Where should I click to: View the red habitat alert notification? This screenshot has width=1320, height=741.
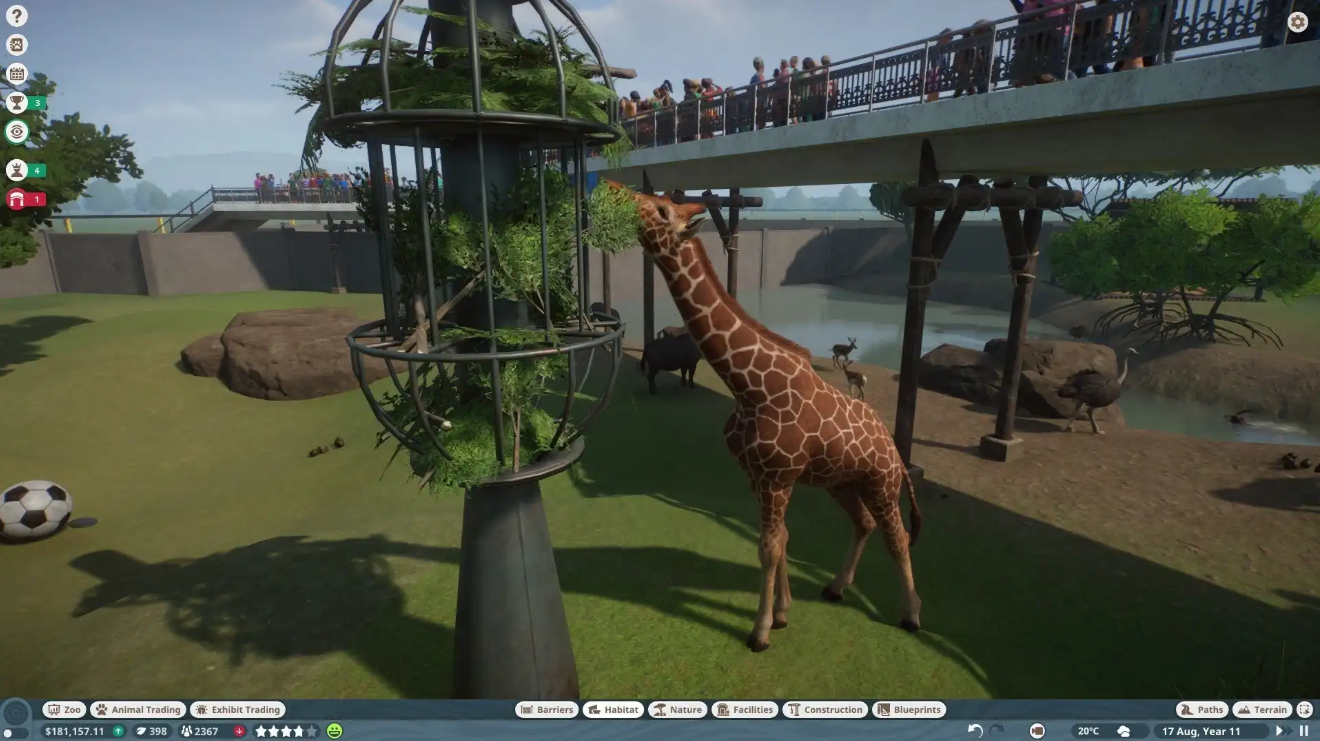[x=16, y=199]
